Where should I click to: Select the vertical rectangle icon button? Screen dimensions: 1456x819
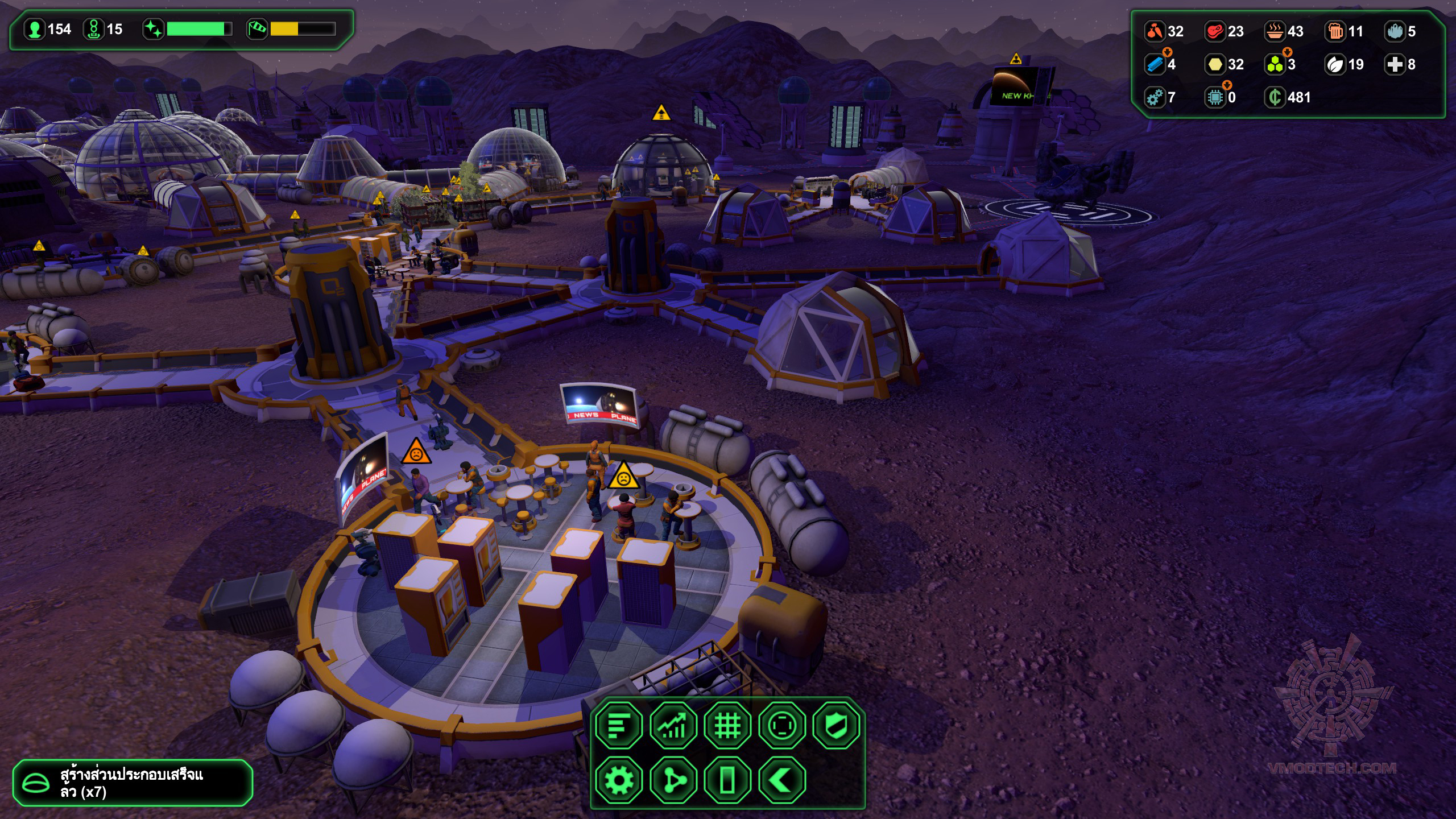coord(727,780)
